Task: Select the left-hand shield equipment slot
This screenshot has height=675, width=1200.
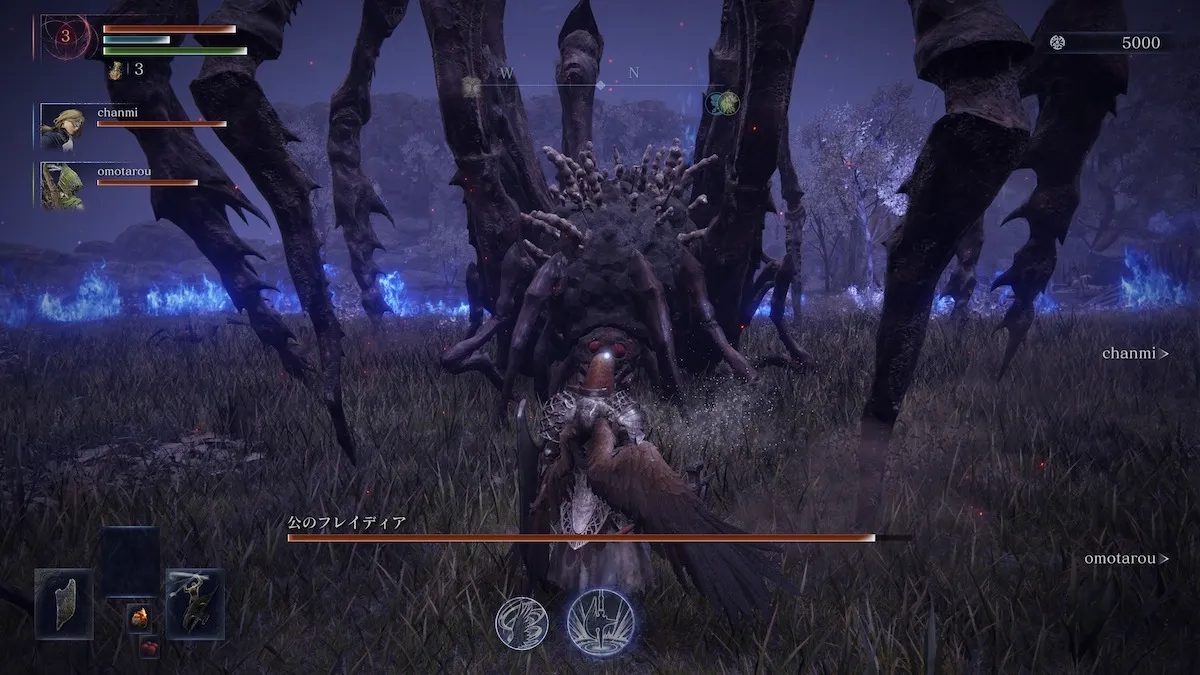Action: (64, 603)
